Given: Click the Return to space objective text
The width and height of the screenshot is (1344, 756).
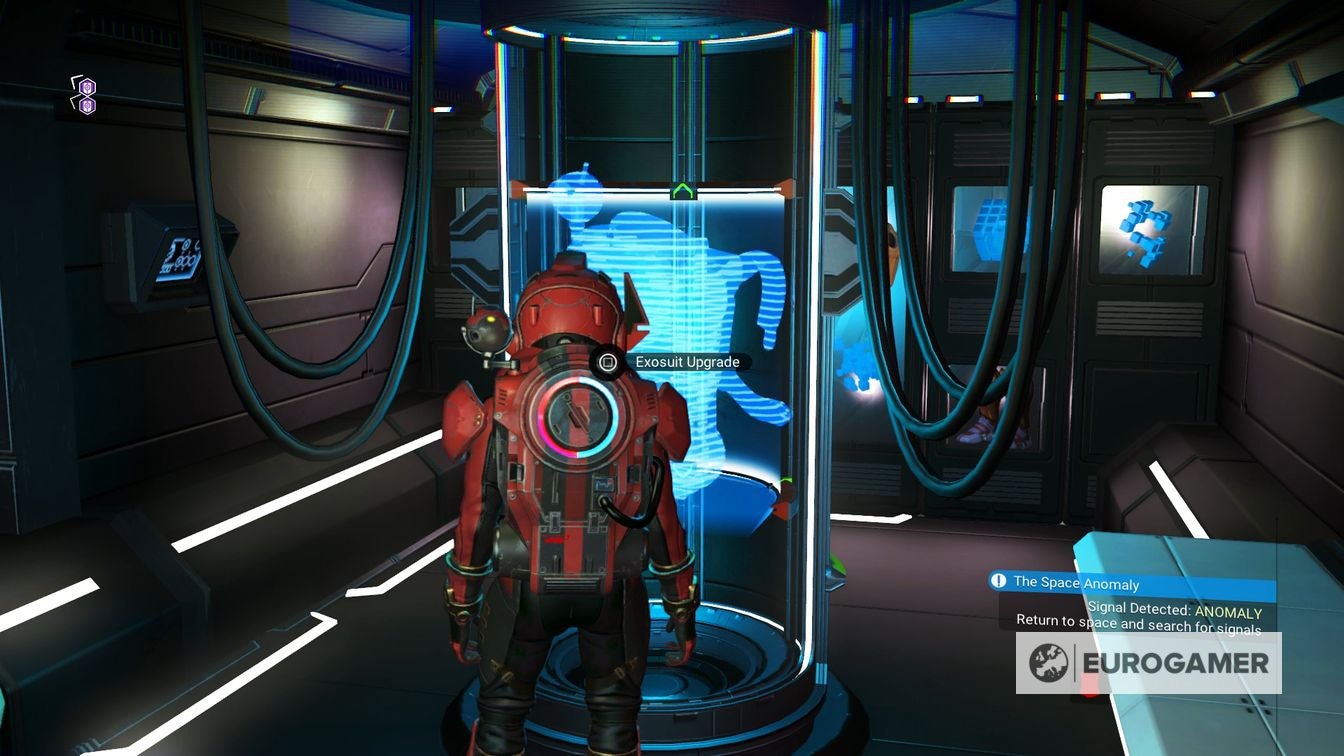Looking at the screenshot, I should [x=1140, y=623].
